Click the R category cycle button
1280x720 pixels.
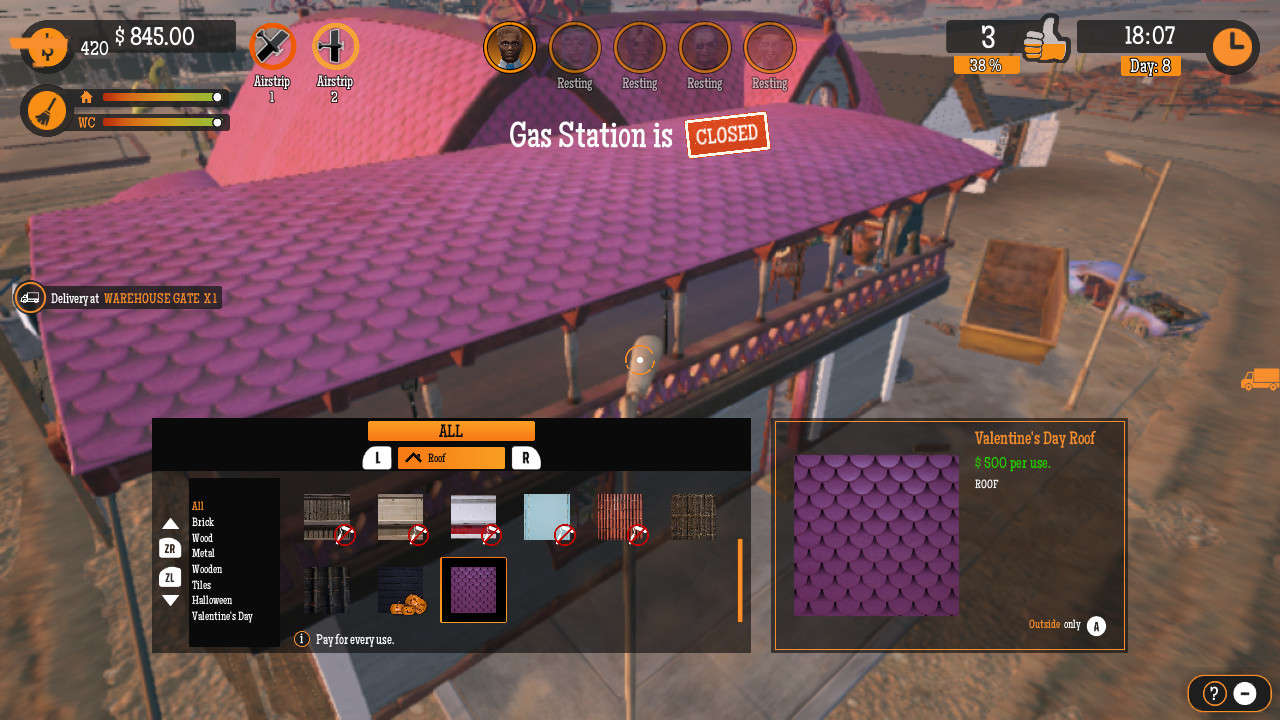[x=524, y=458]
